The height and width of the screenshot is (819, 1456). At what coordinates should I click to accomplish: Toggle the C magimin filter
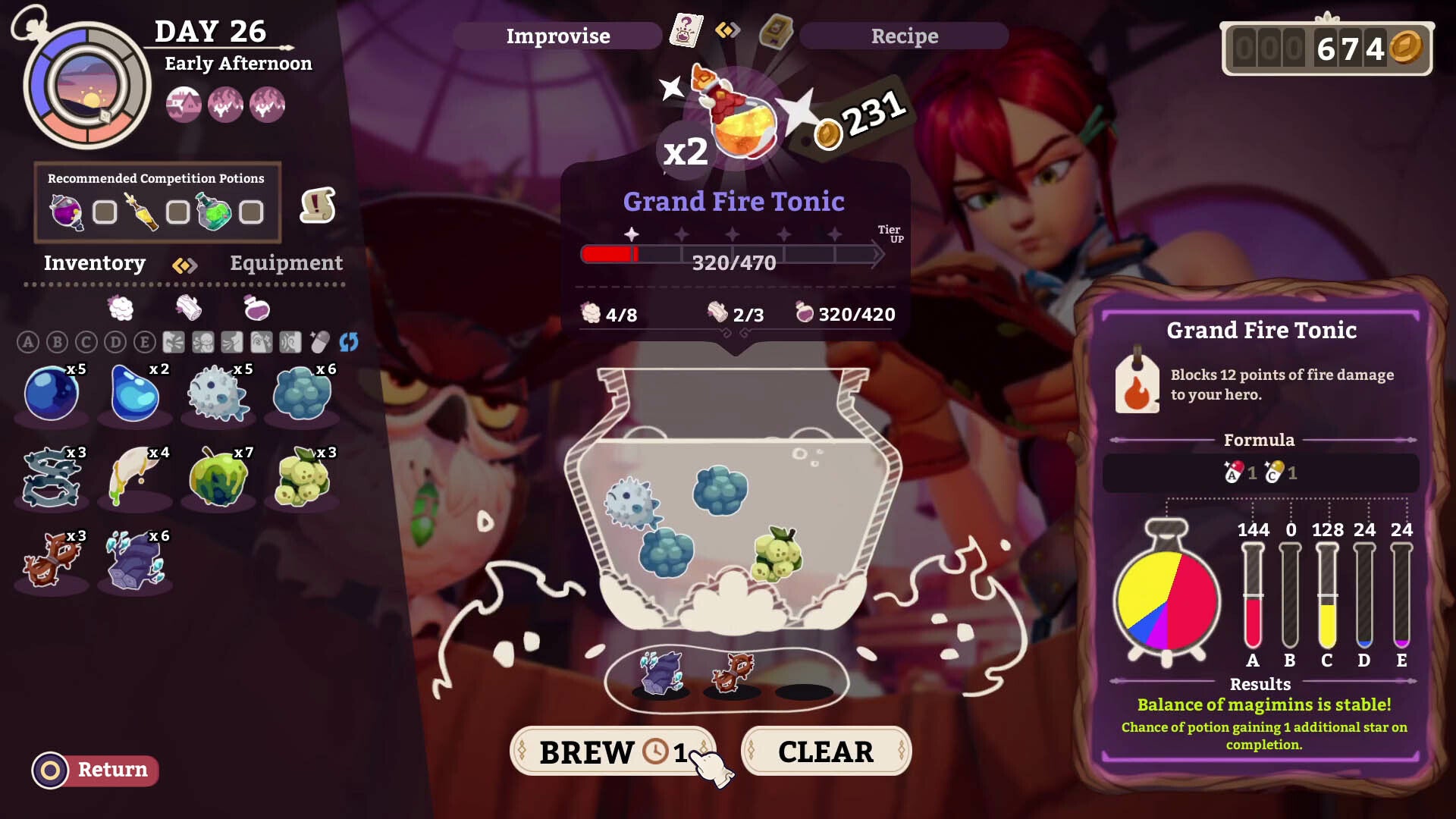tap(86, 343)
